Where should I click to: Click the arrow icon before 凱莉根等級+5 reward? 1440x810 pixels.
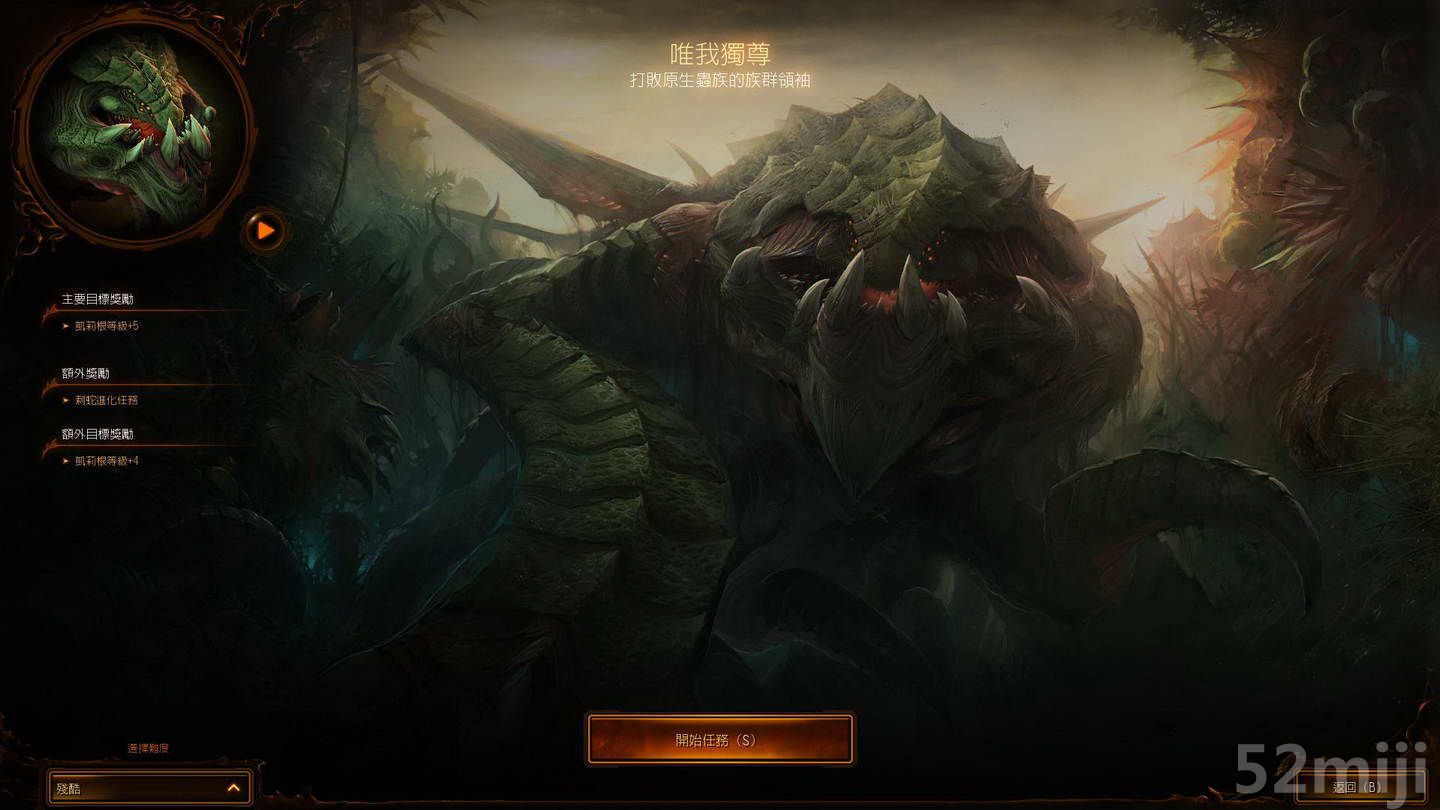pos(65,325)
